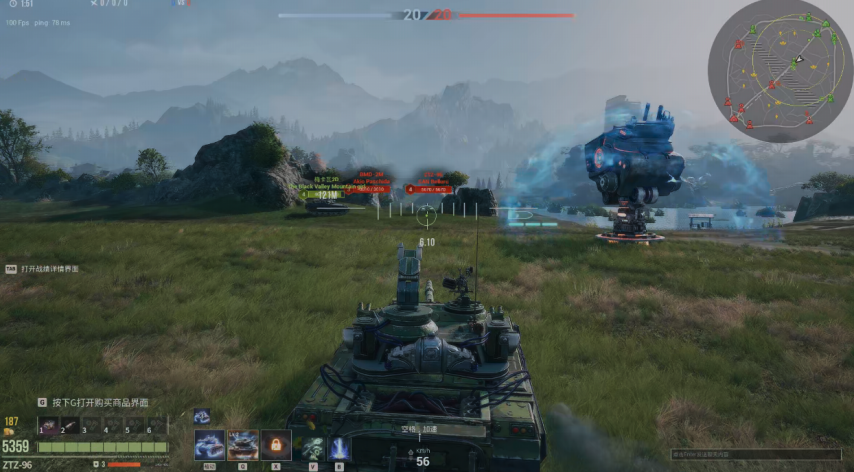Select item slot 2 with the shell
854x472 pixels.
[x=70, y=426]
